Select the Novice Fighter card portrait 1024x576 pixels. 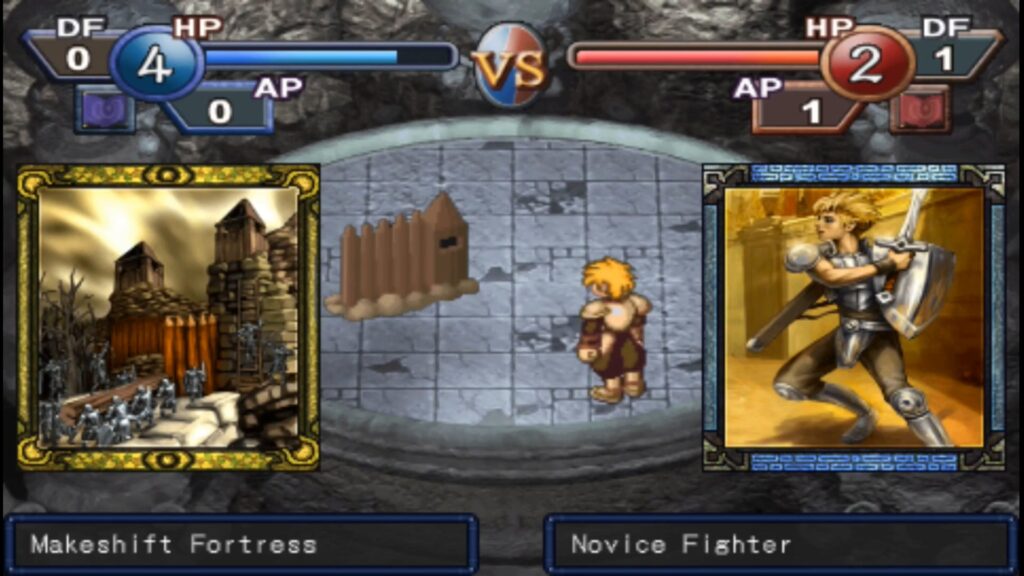coord(854,317)
